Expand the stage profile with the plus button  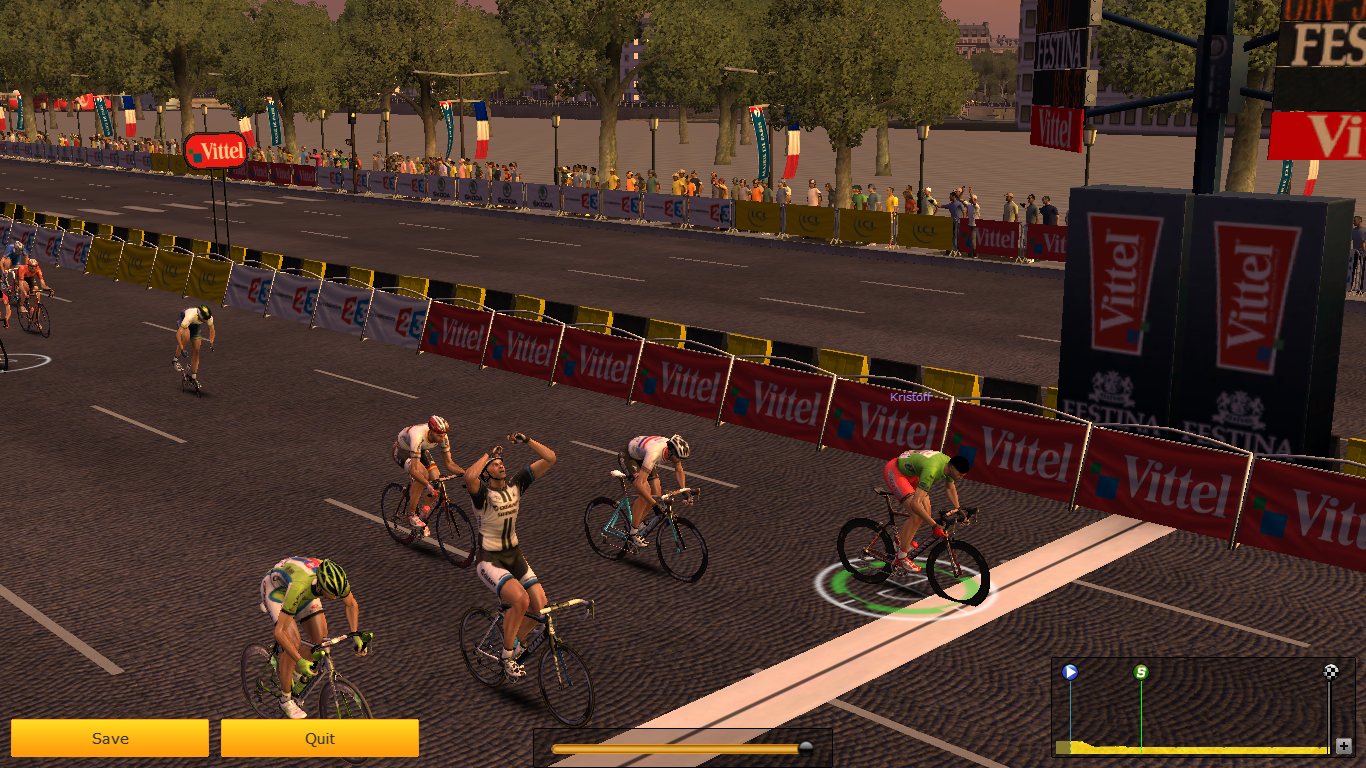pyautogui.click(x=1343, y=745)
